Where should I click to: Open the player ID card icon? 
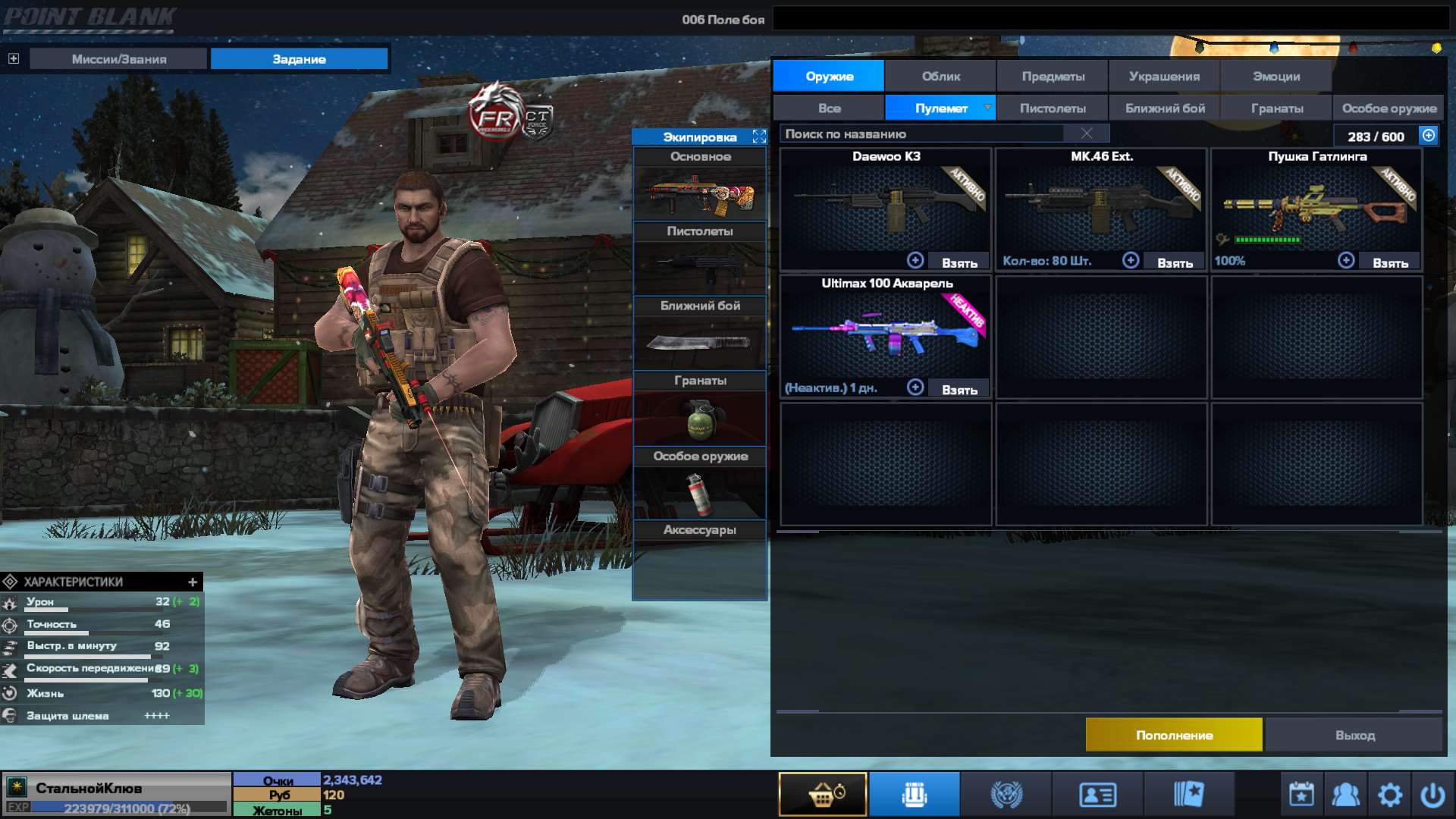point(1098,793)
